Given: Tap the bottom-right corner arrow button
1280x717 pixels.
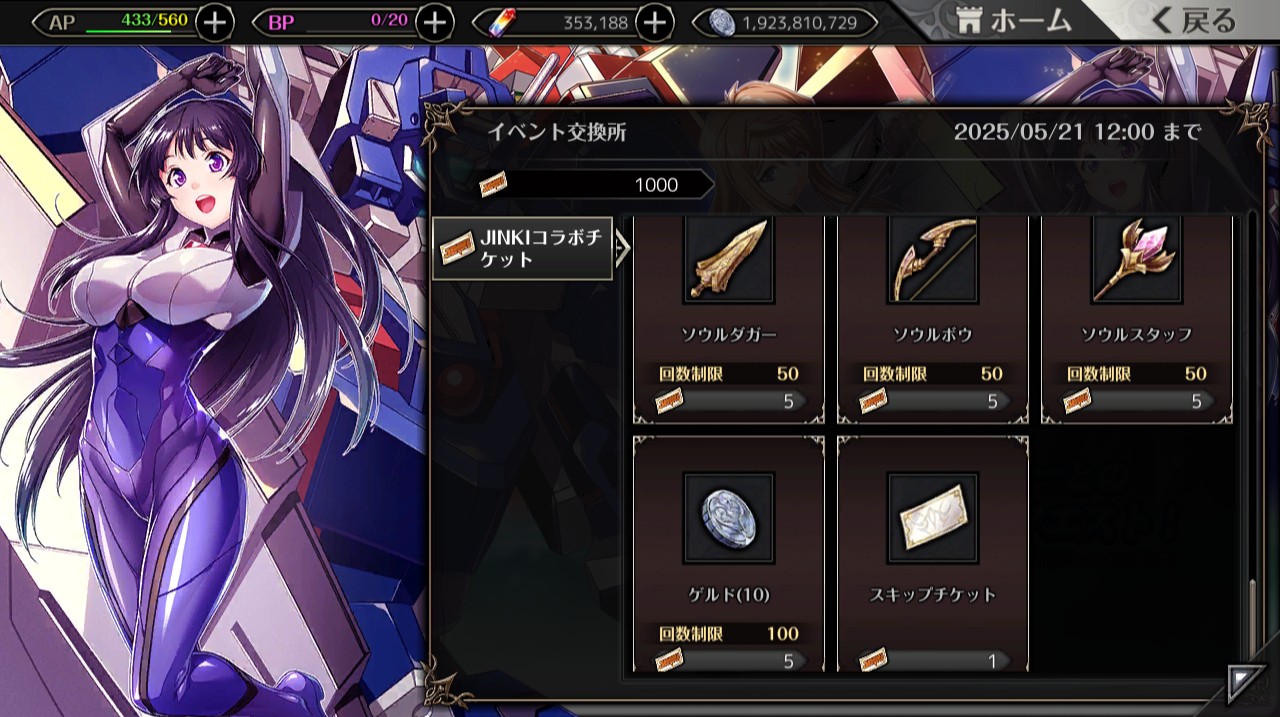Looking at the screenshot, I should tap(1246, 683).
